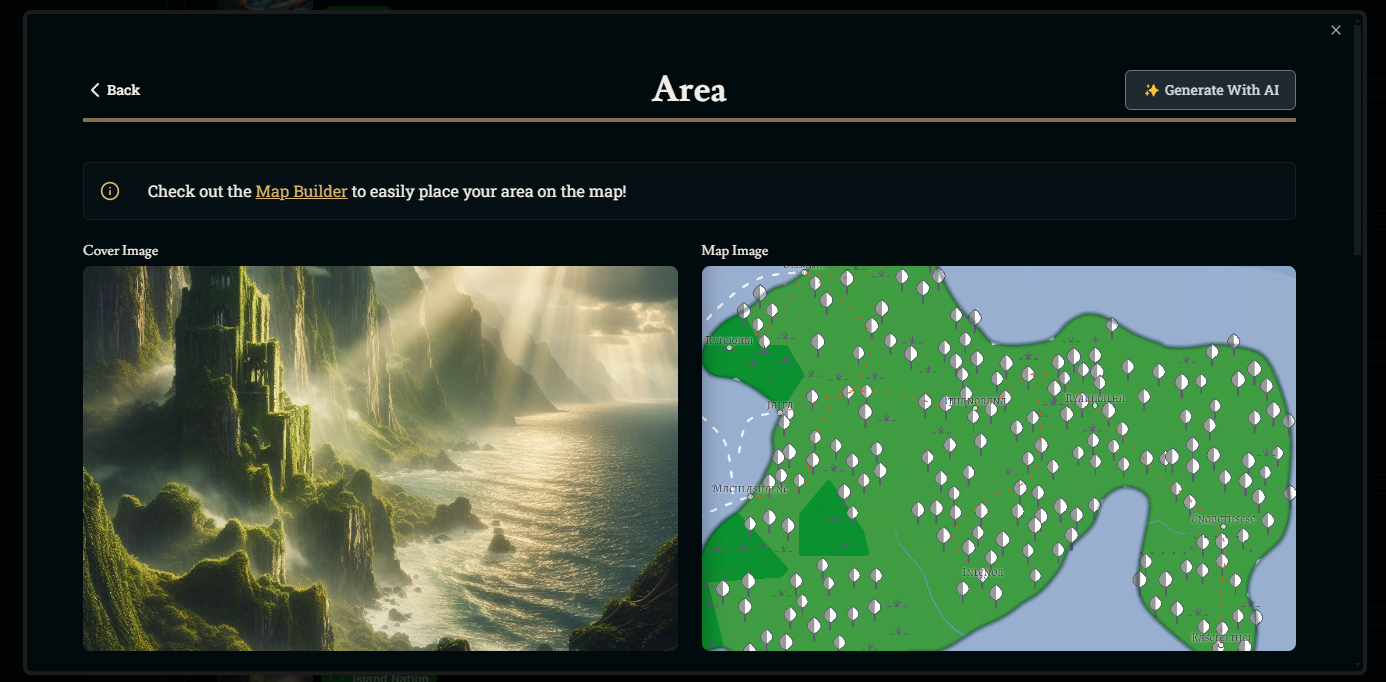
Task: Go back using the Back button
Action: 115,90
